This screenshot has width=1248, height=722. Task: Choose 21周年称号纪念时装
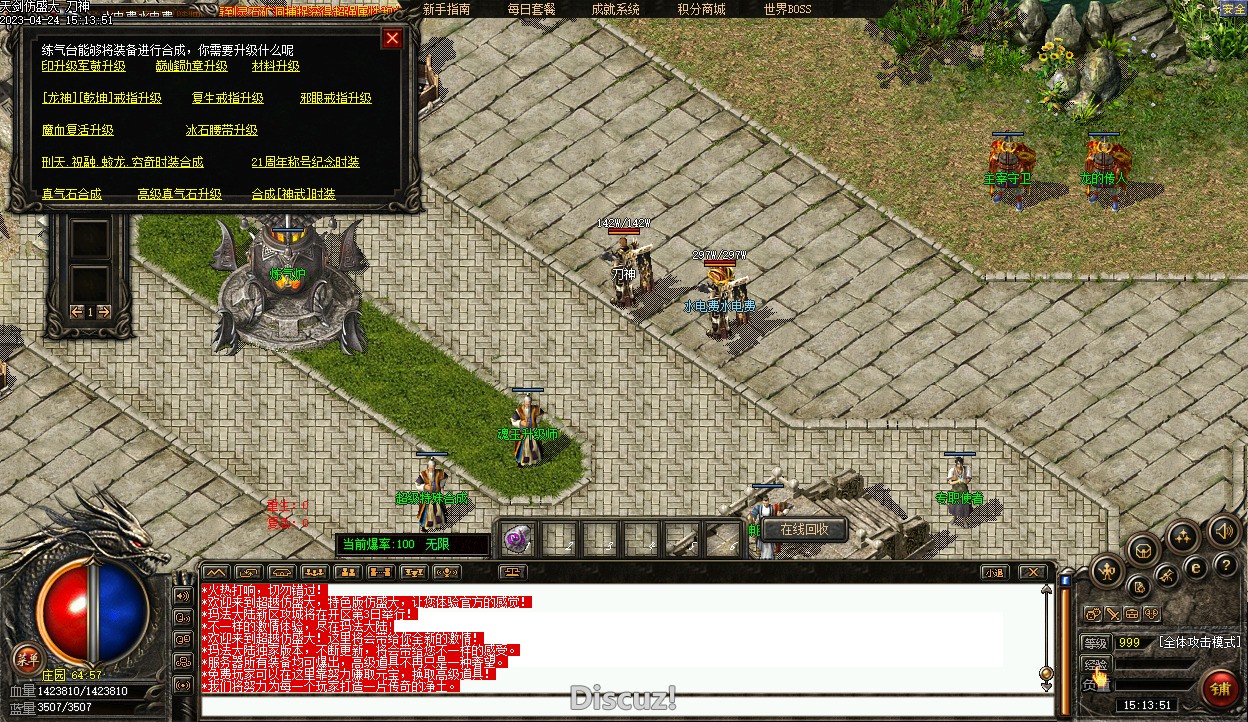click(x=305, y=162)
